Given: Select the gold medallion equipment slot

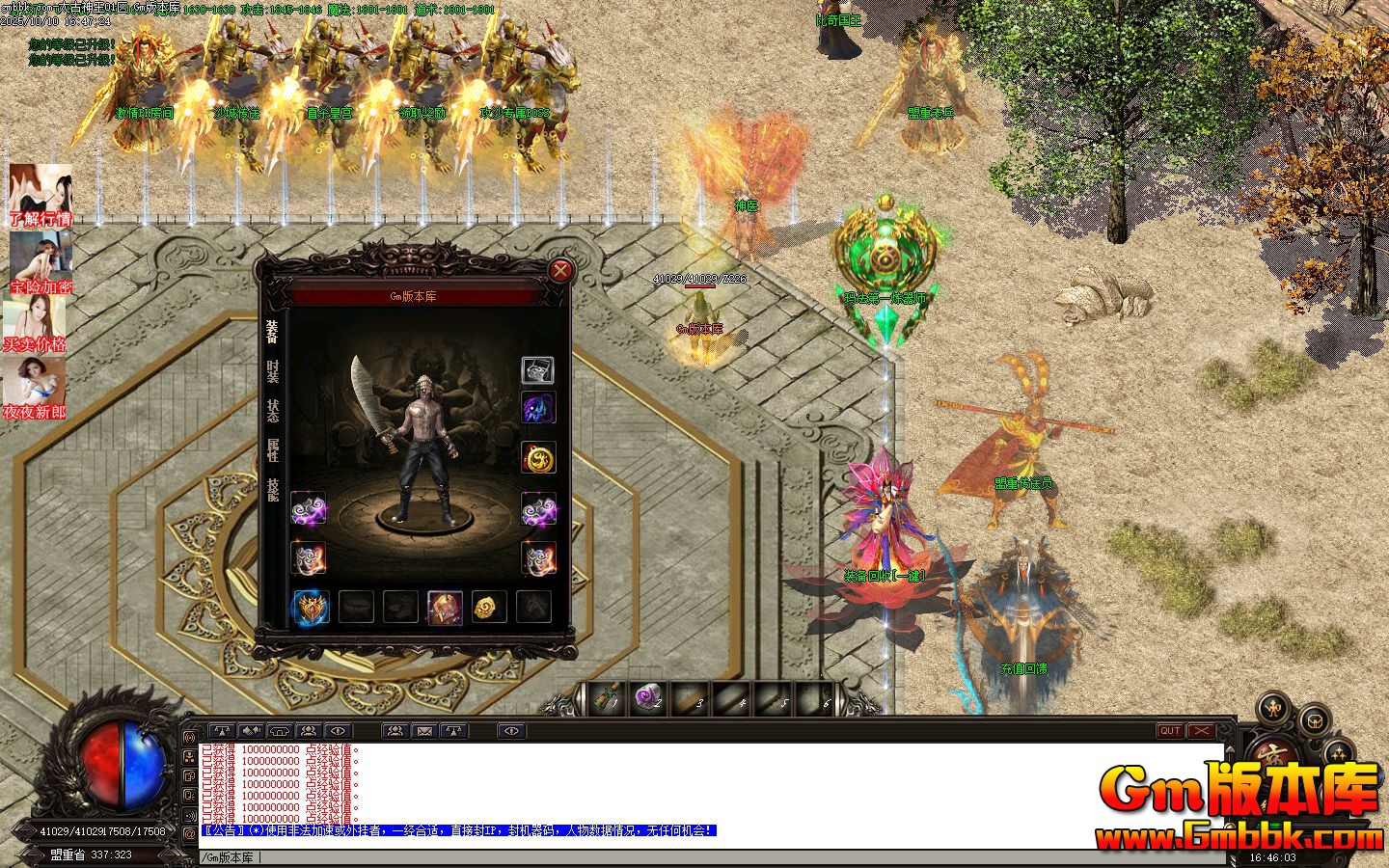Looking at the screenshot, I should (538, 457).
